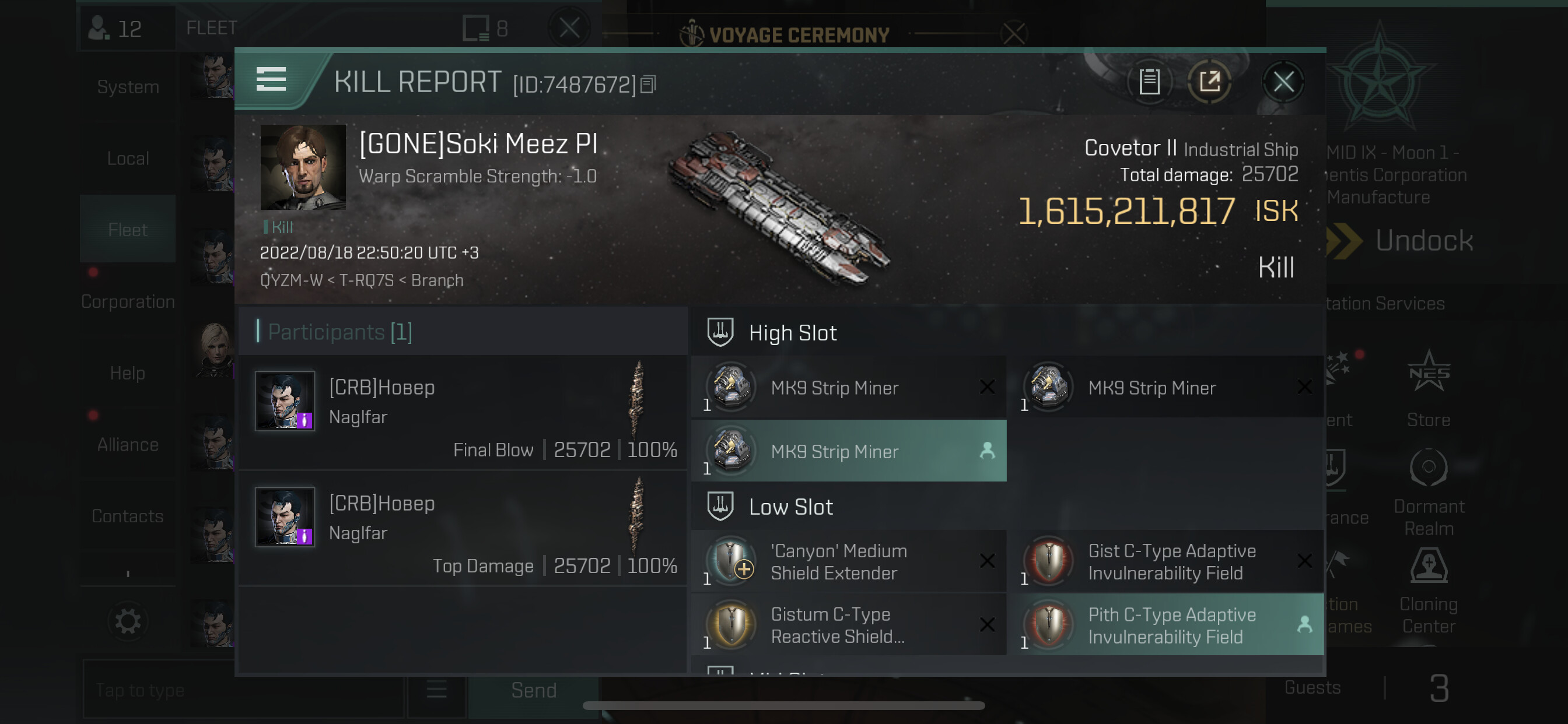Select the Top Damage participant row
Screen dimensions: 1568x724
click(x=464, y=528)
